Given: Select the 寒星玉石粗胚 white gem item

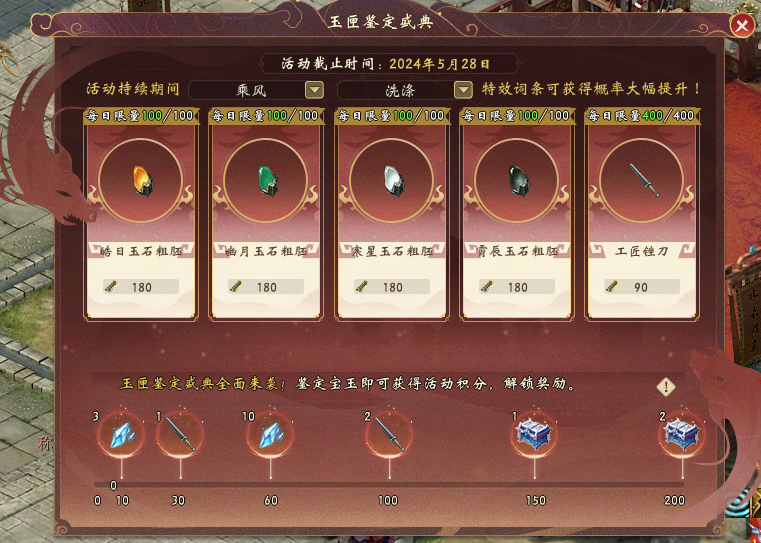Looking at the screenshot, I should pos(392,181).
